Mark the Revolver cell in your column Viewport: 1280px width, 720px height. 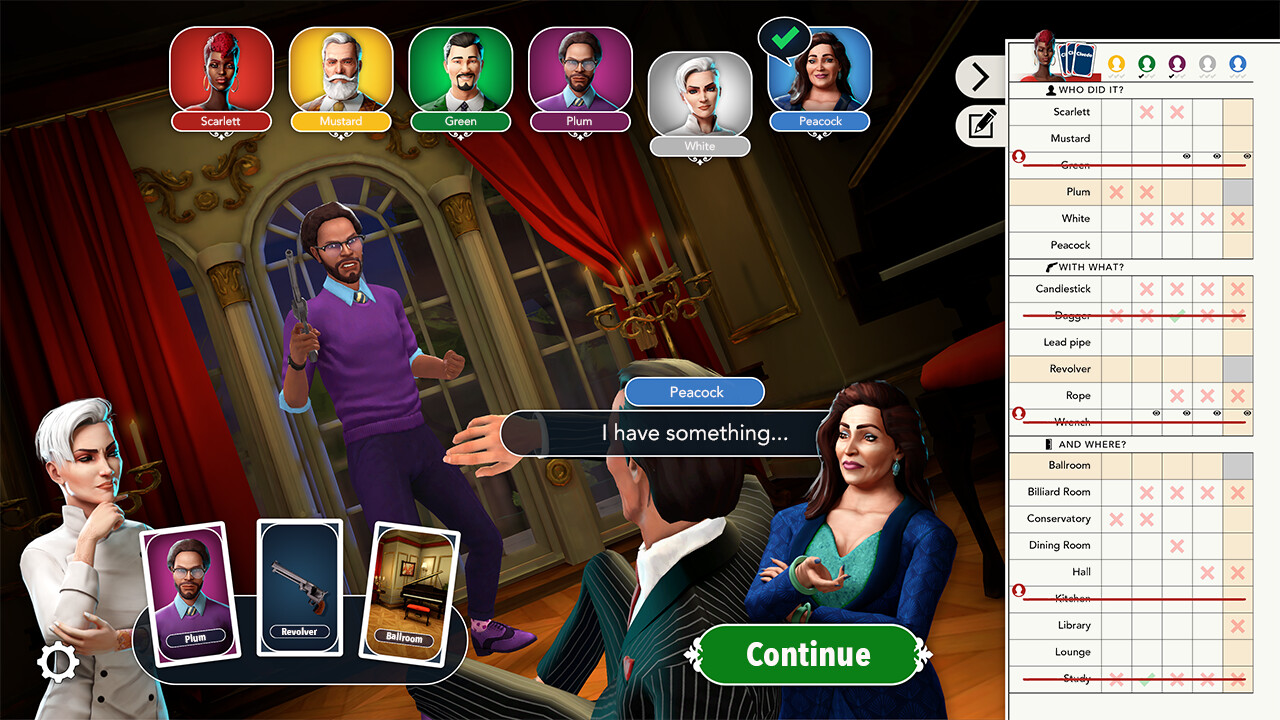point(1237,369)
